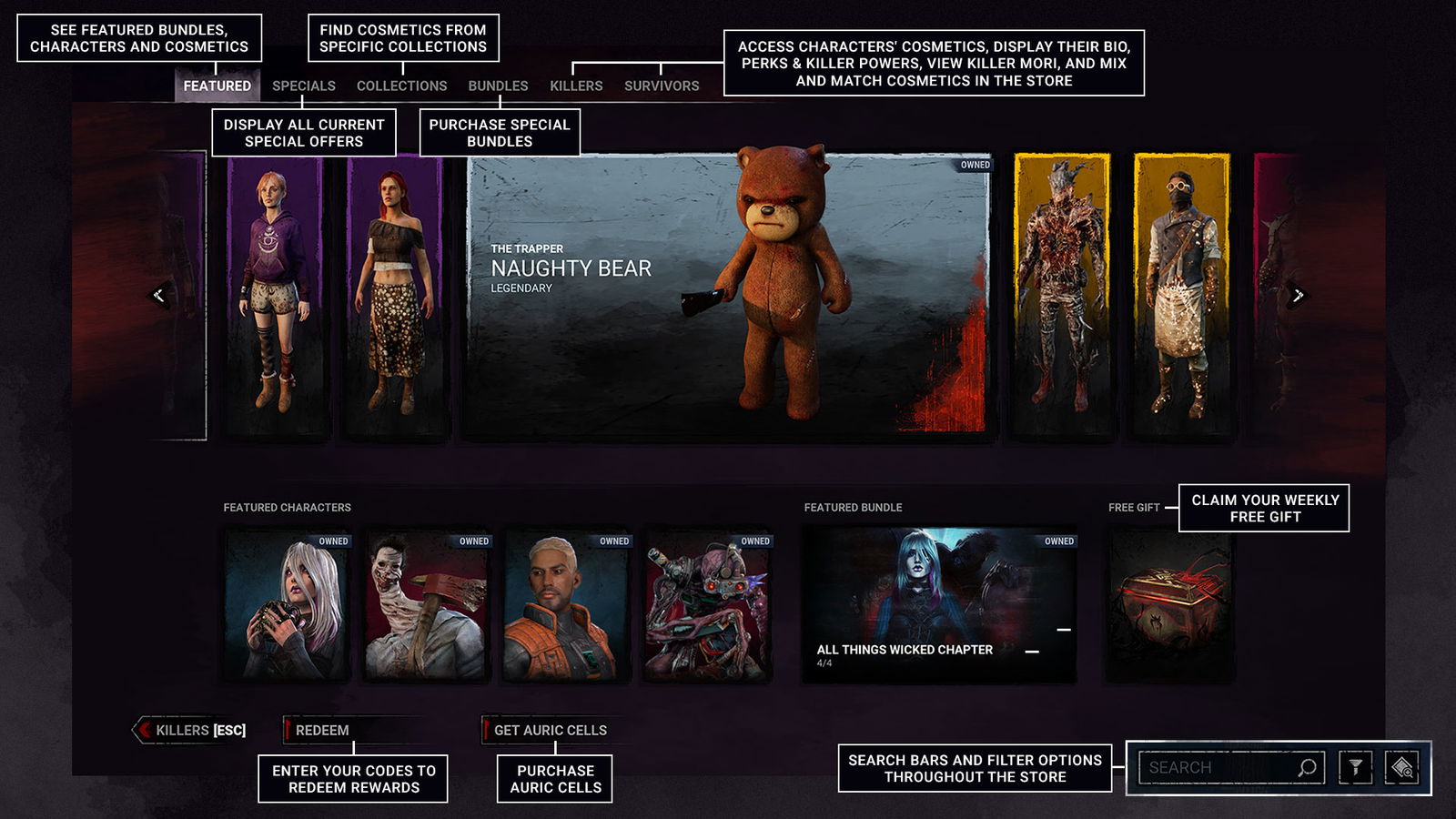This screenshot has width=1456, height=819.
Task: Advance carousel with the right arrow
Action: pos(1298,295)
